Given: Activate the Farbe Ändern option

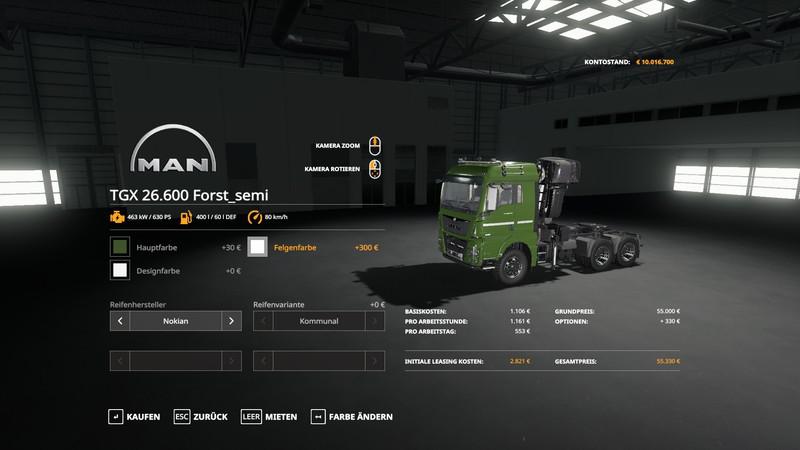Looking at the screenshot, I should tap(351, 416).
